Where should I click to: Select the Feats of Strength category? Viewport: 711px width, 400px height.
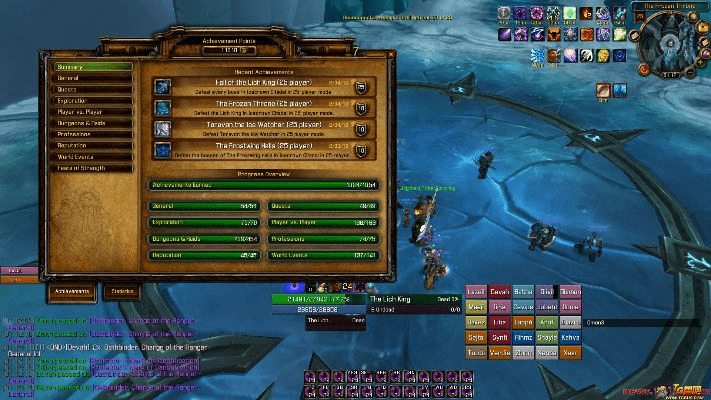coord(92,168)
